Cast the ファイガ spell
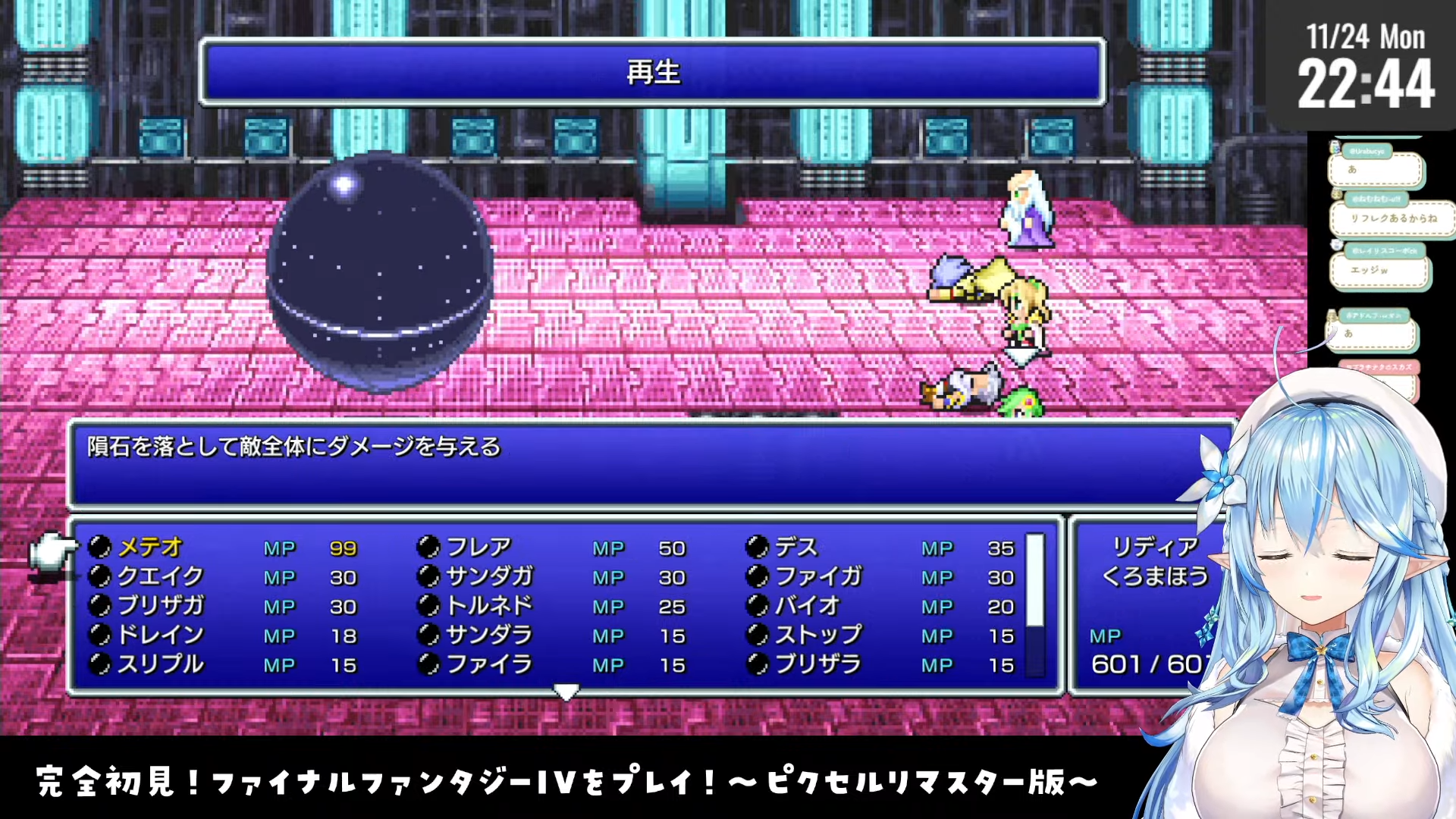 tap(818, 576)
